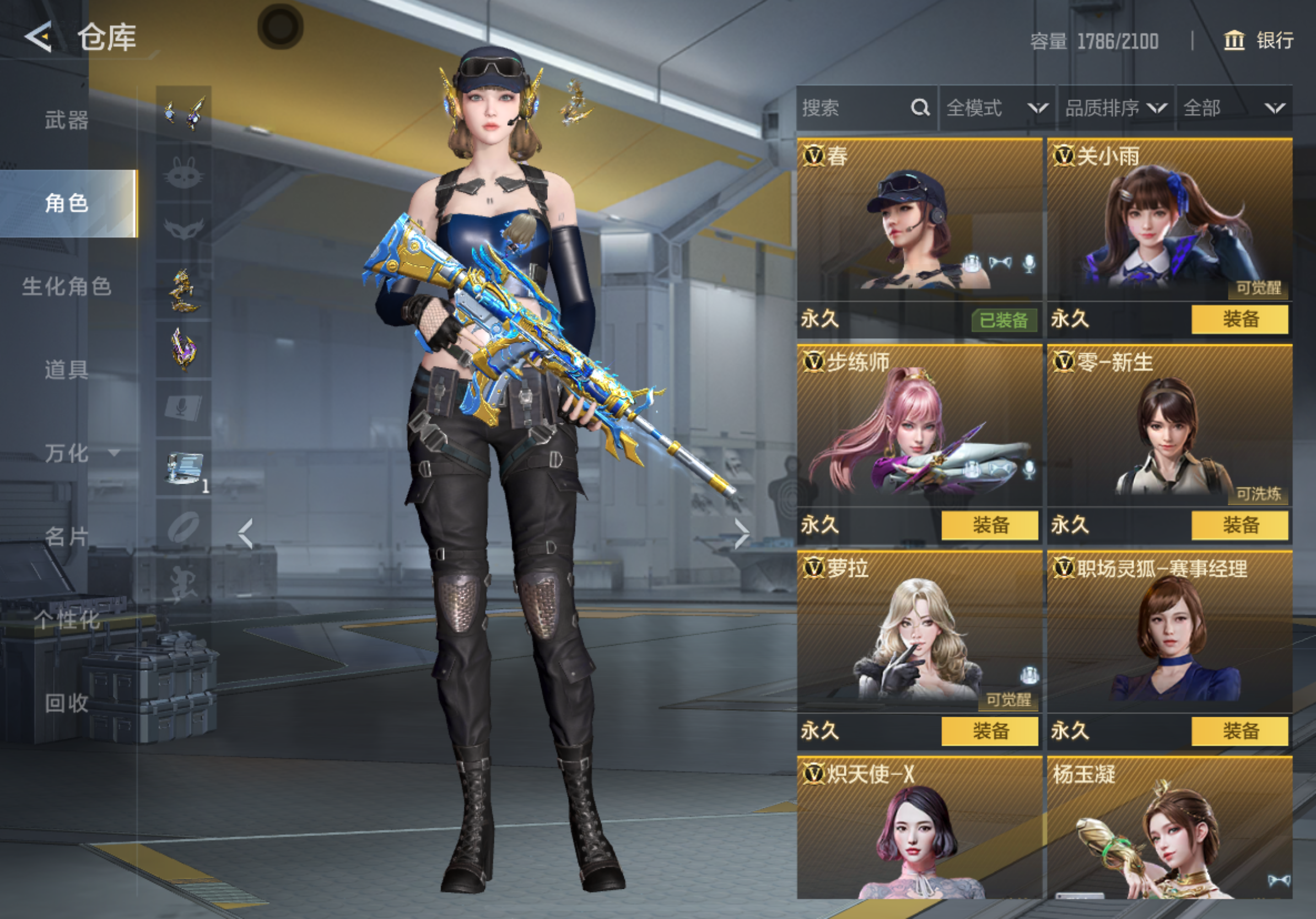Equip the 关小雨 character

(x=1239, y=319)
